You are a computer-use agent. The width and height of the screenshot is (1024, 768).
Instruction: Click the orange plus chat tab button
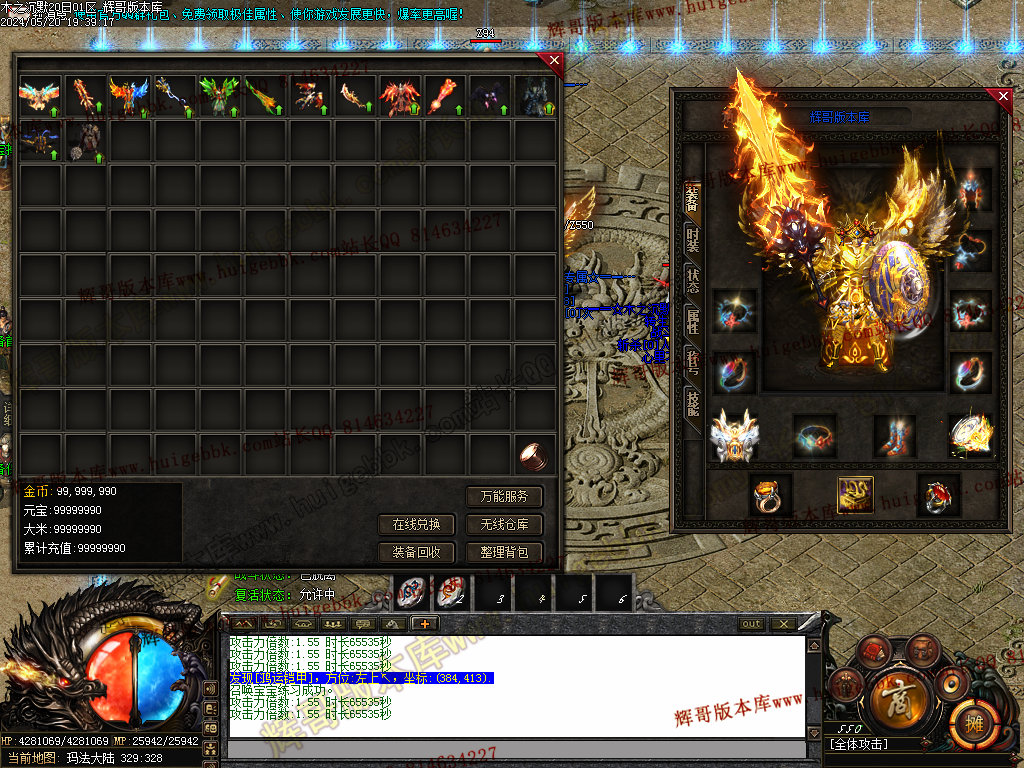(425, 623)
